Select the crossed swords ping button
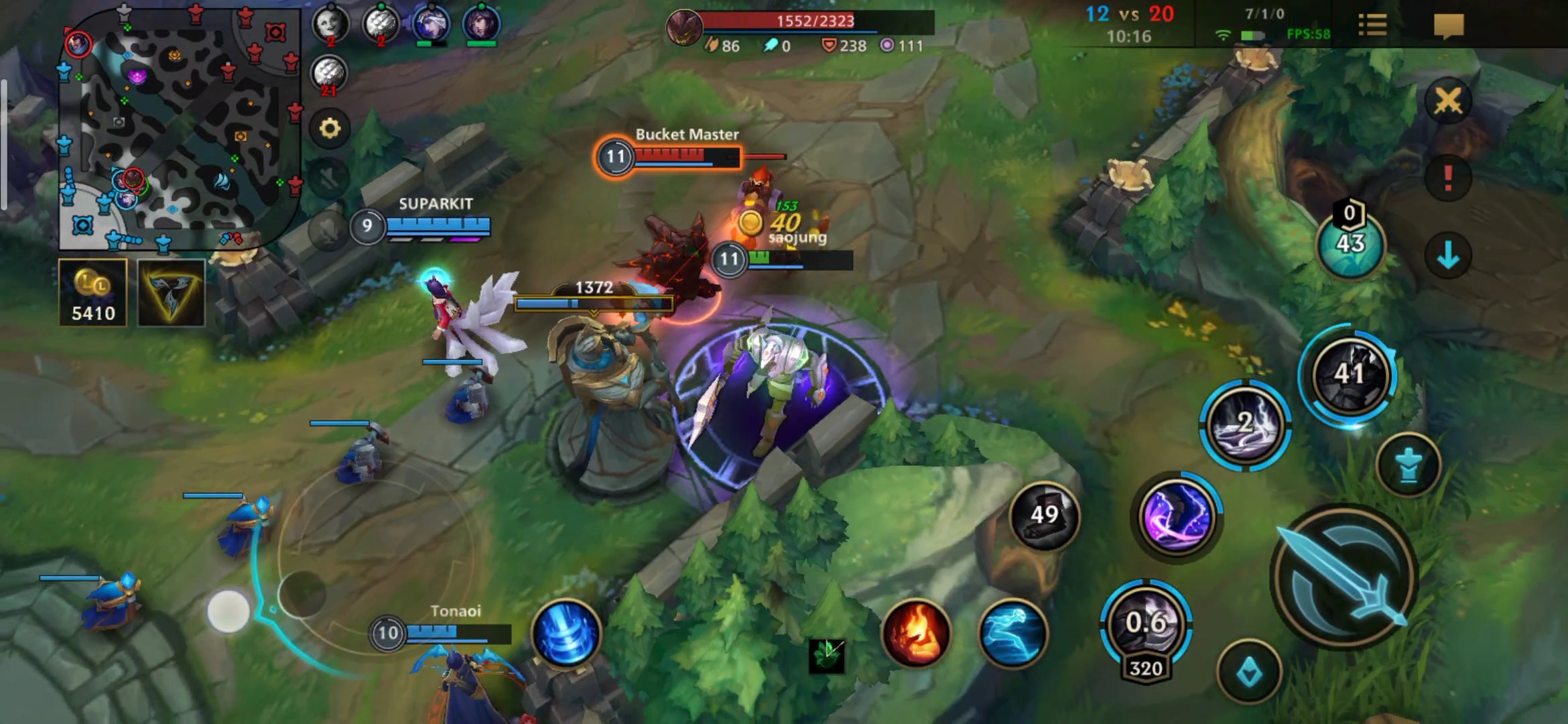The height and width of the screenshot is (724, 1568). [x=1448, y=101]
